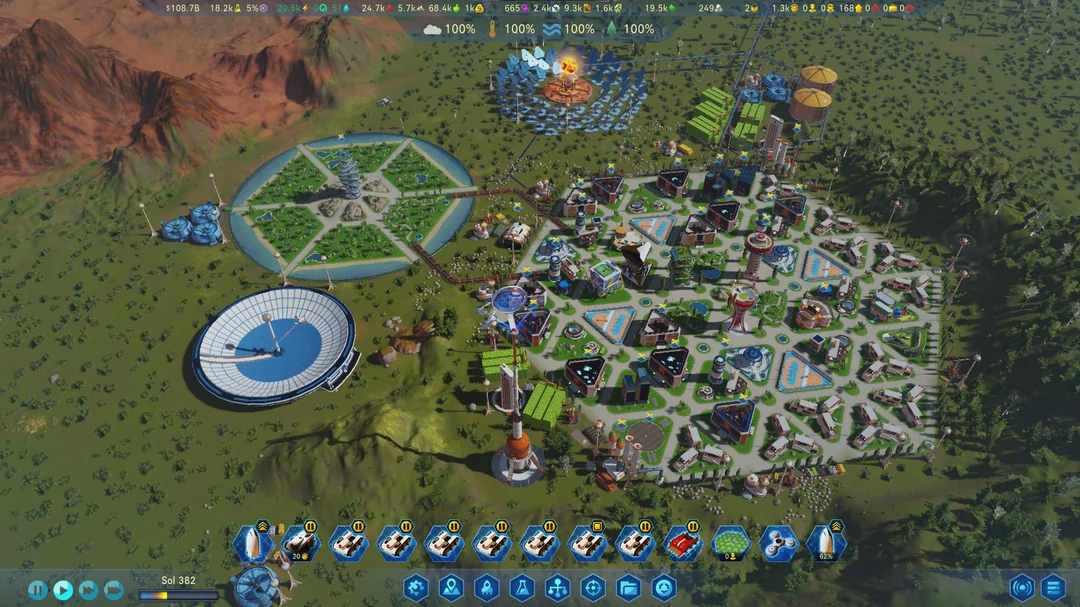Screen dimensions: 1080x607
Task: Select the green dome hexagon
Action: (x=731, y=544)
